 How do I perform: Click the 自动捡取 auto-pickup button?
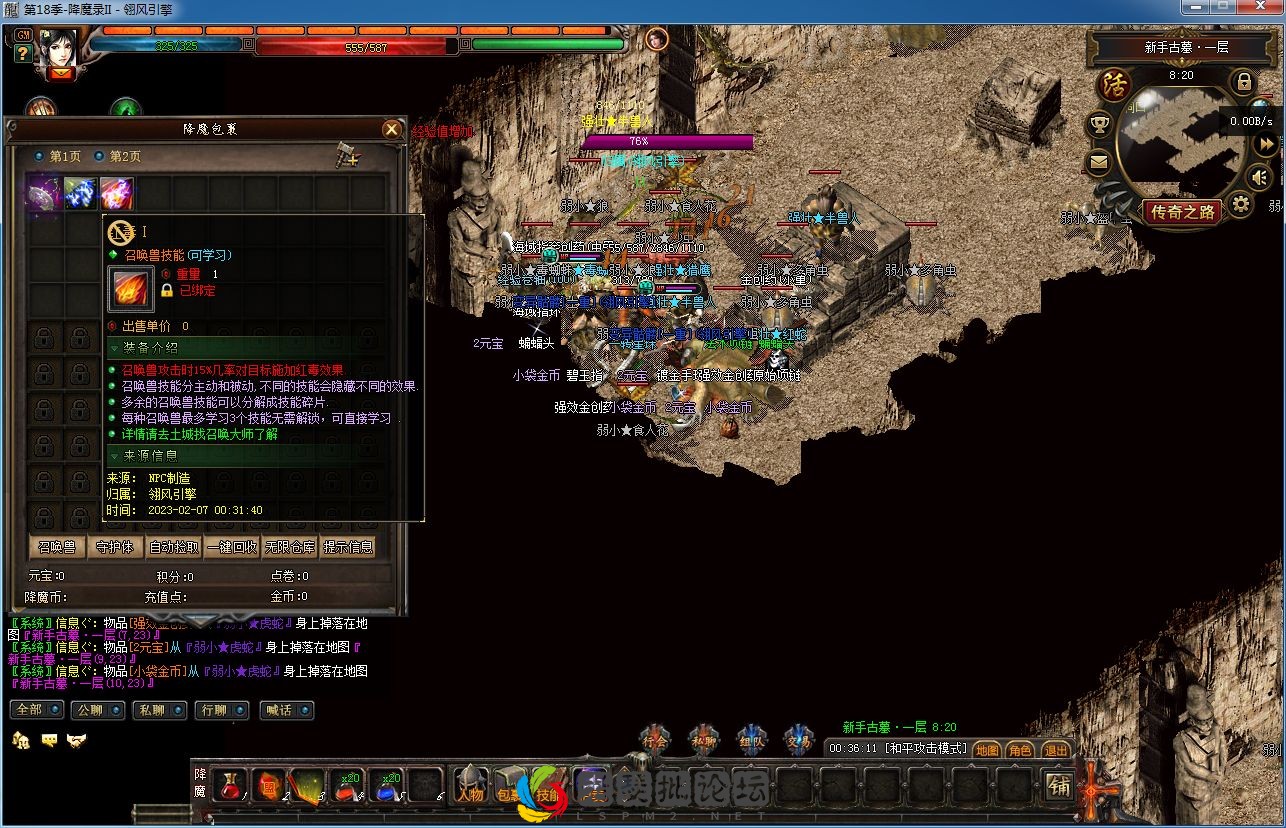click(174, 547)
